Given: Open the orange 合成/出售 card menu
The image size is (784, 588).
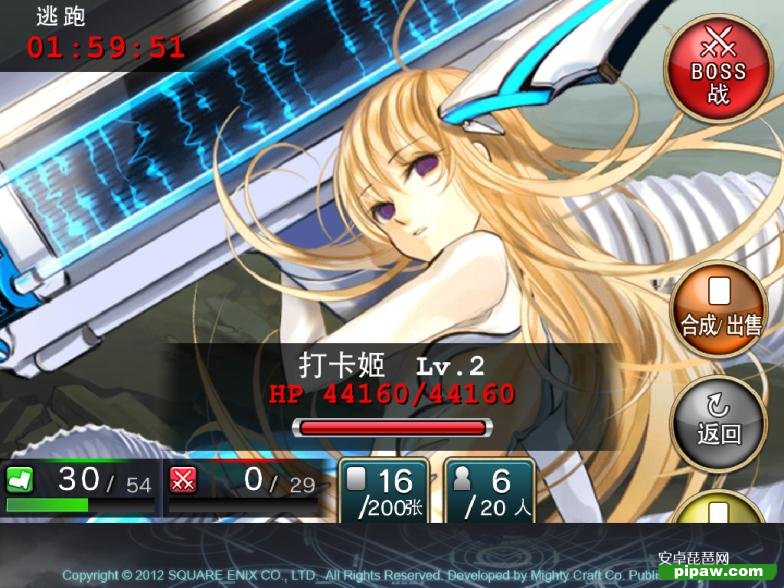Looking at the screenshot, I should pos(718,309).
